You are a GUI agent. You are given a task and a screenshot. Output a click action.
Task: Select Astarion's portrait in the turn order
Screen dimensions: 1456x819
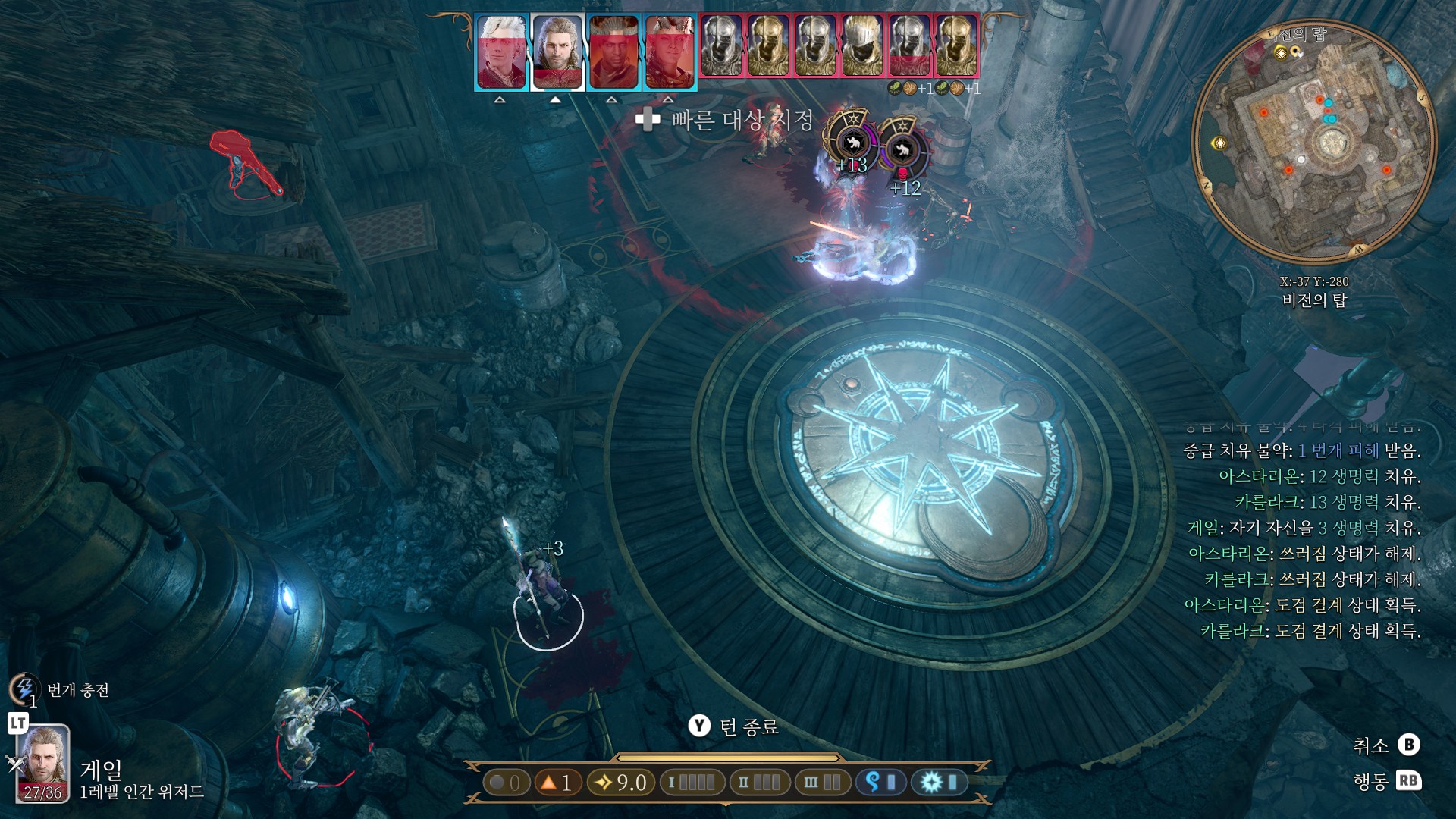click(501, 52)
